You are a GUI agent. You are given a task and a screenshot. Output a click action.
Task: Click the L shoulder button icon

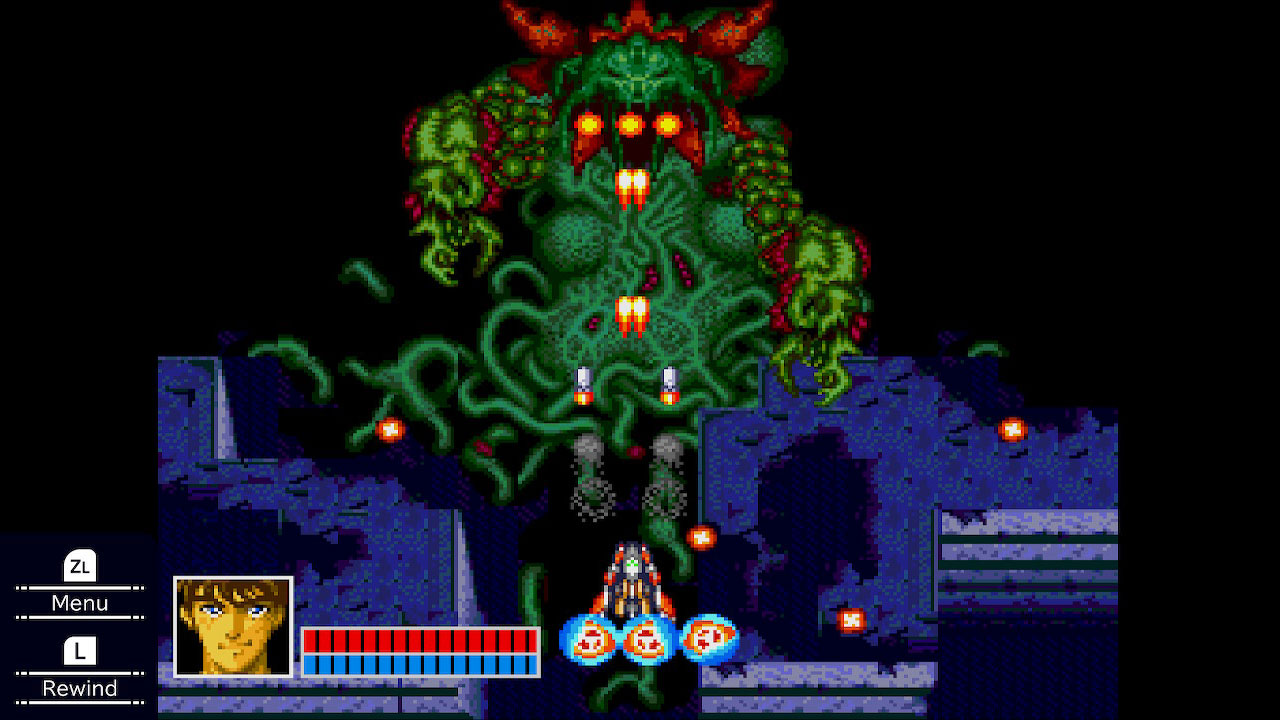pyautogui.click(x=80, y=653)
